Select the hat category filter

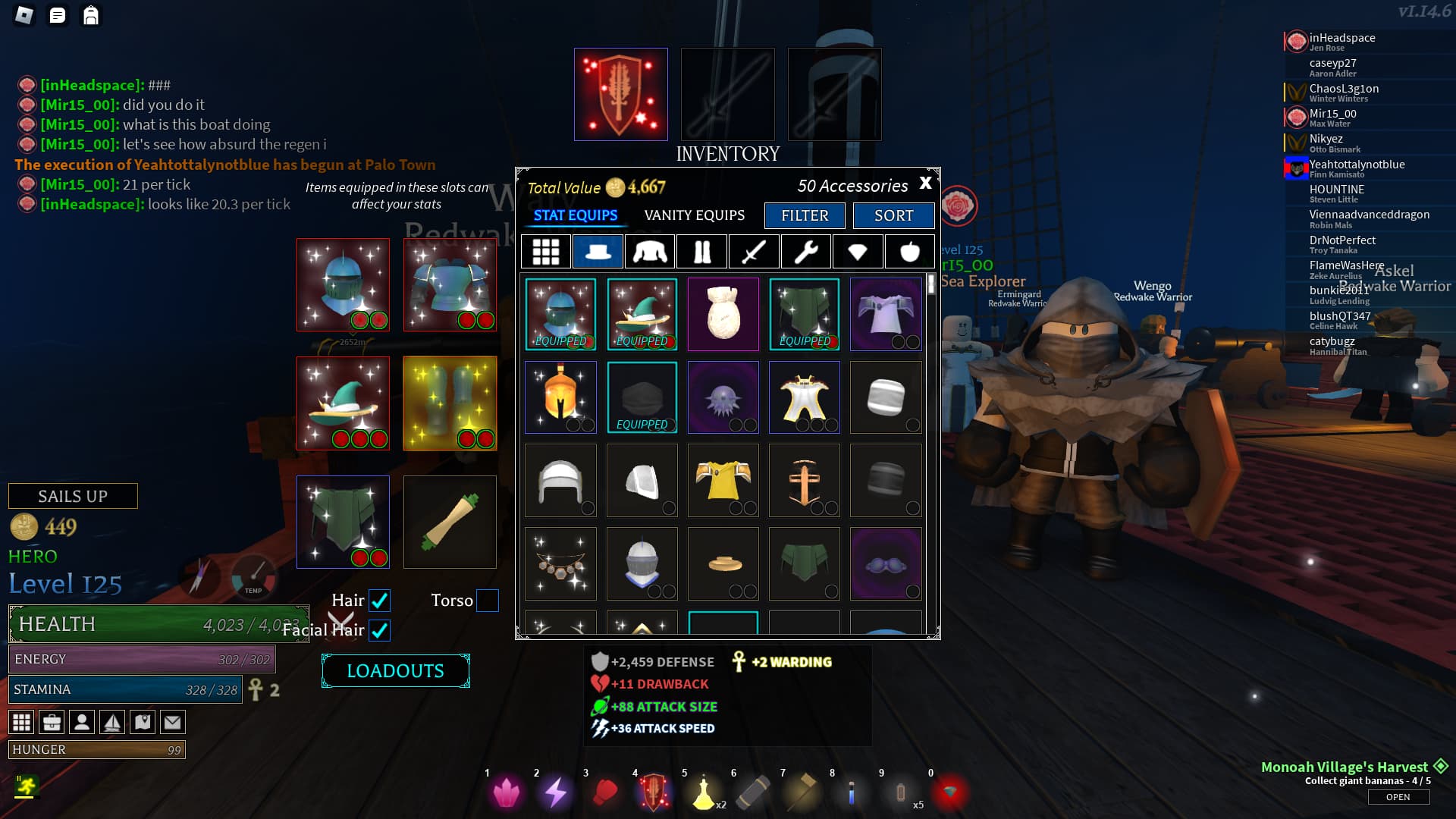coord(598,252)
